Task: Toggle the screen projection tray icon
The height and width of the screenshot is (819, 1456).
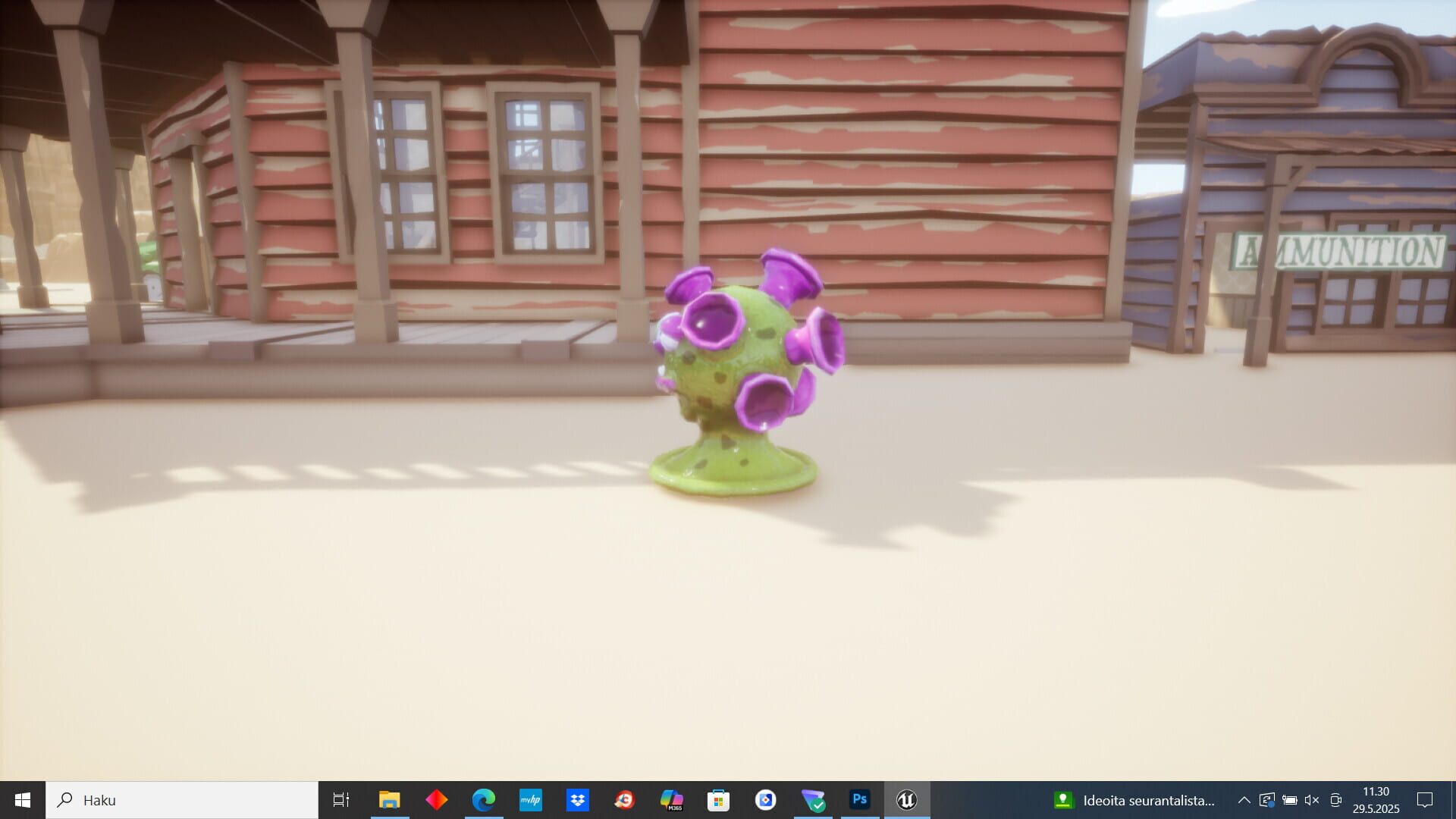Action: click(1336, 799)
